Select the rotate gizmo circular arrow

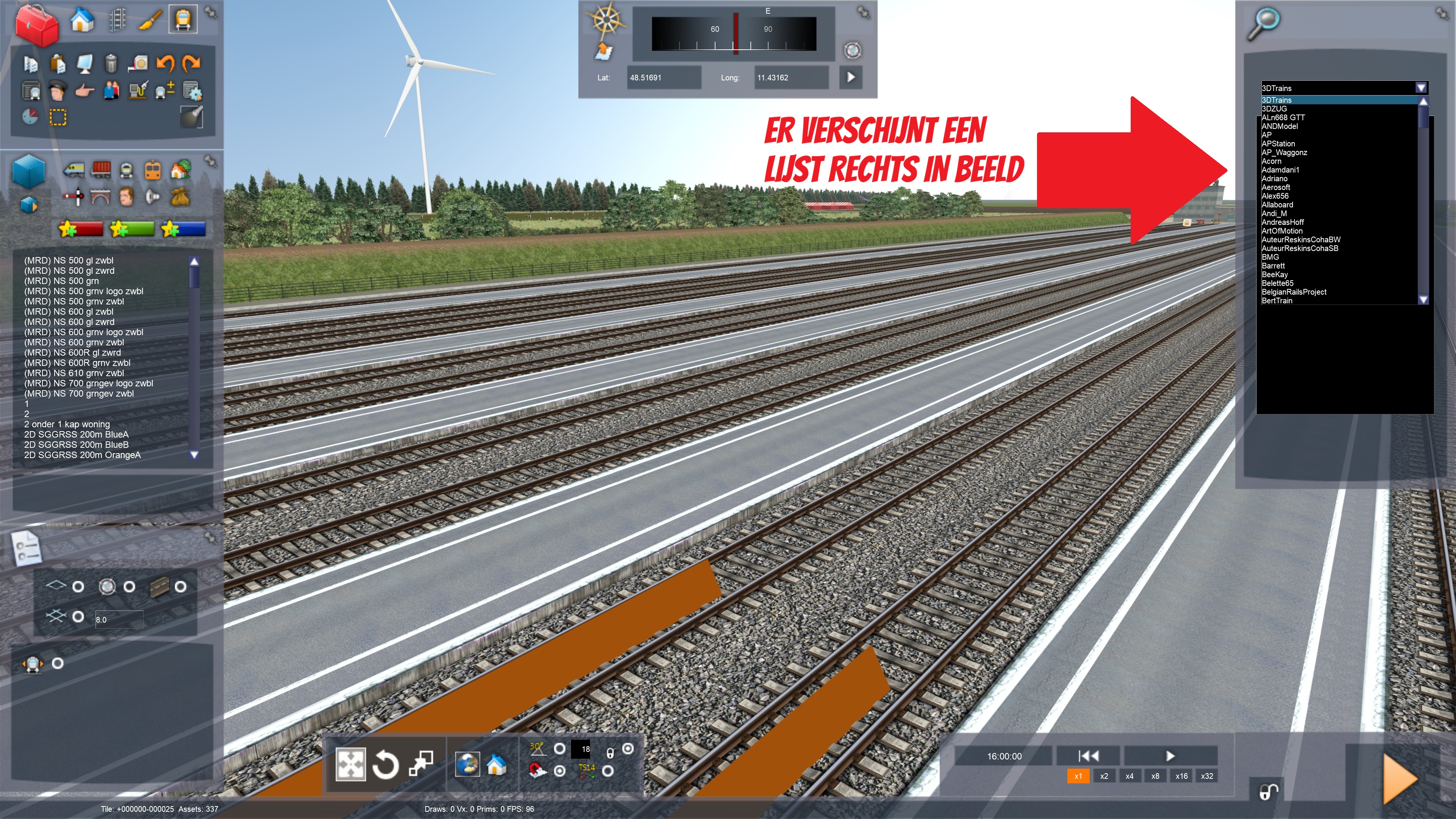[386, 765]
